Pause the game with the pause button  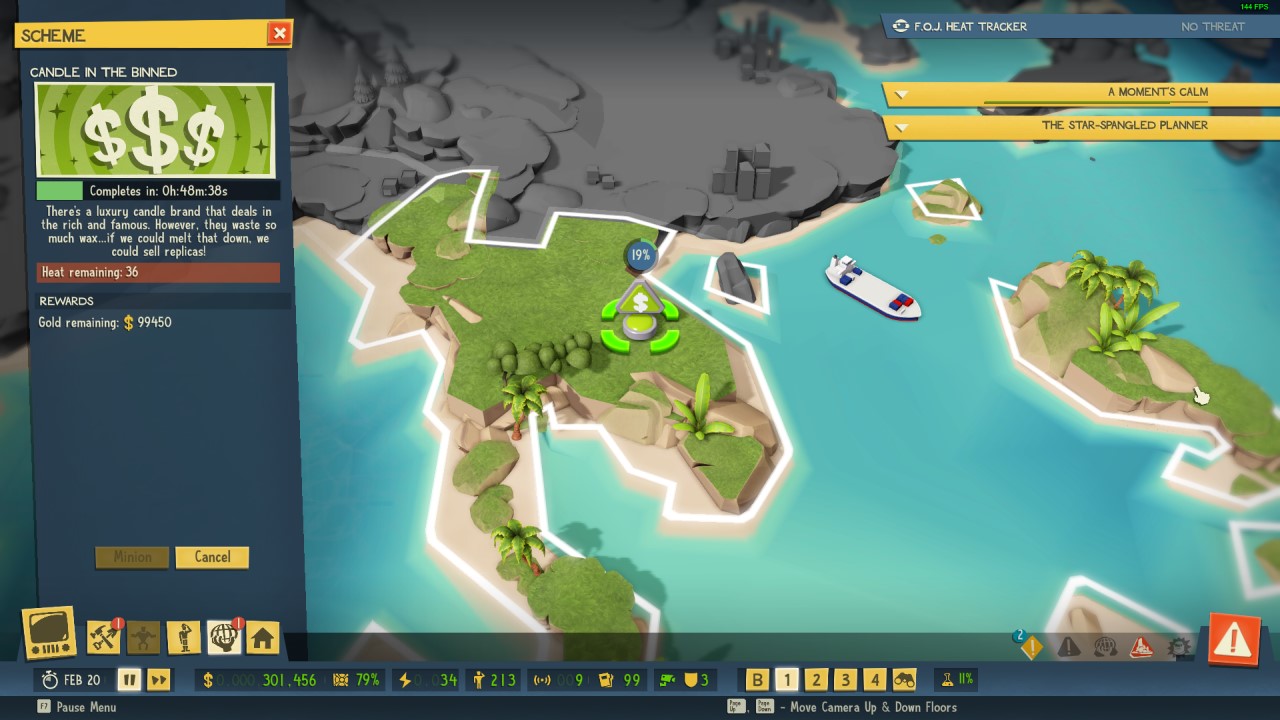(x=129, y=679)
